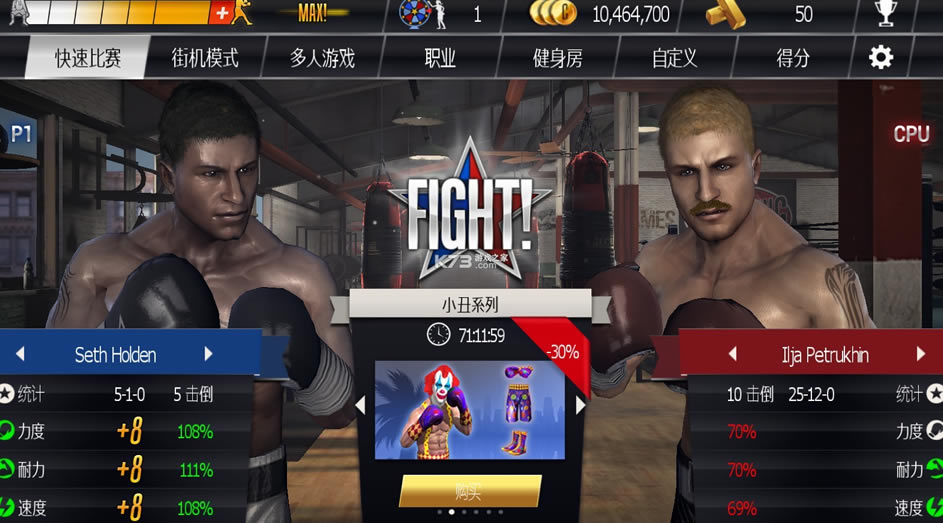Open the gear settings menu

click(x=881, y=57)
